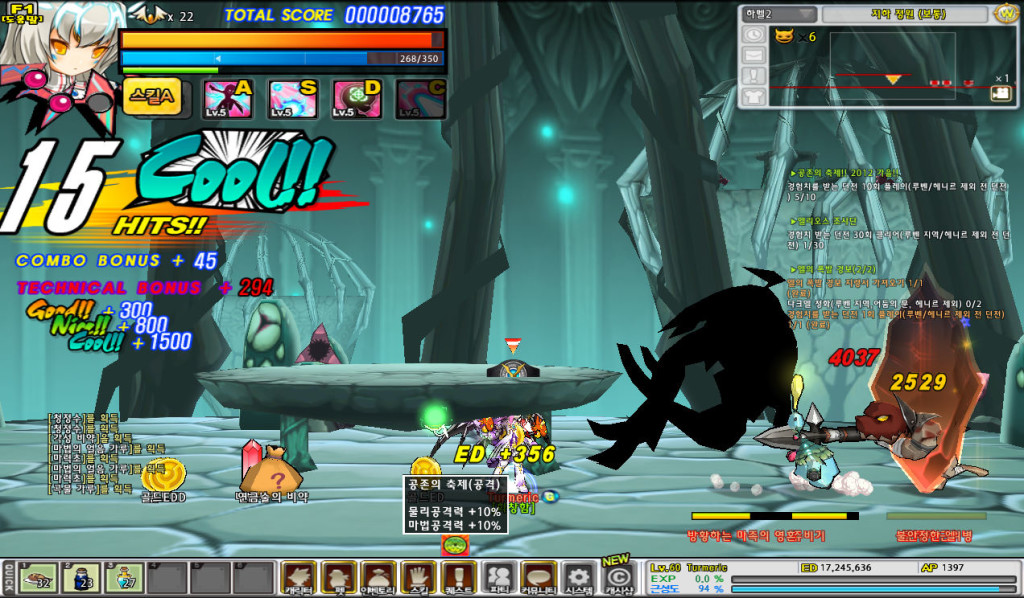
Task: Activate the skill in slot S
Action: click(x=291, y=99)
